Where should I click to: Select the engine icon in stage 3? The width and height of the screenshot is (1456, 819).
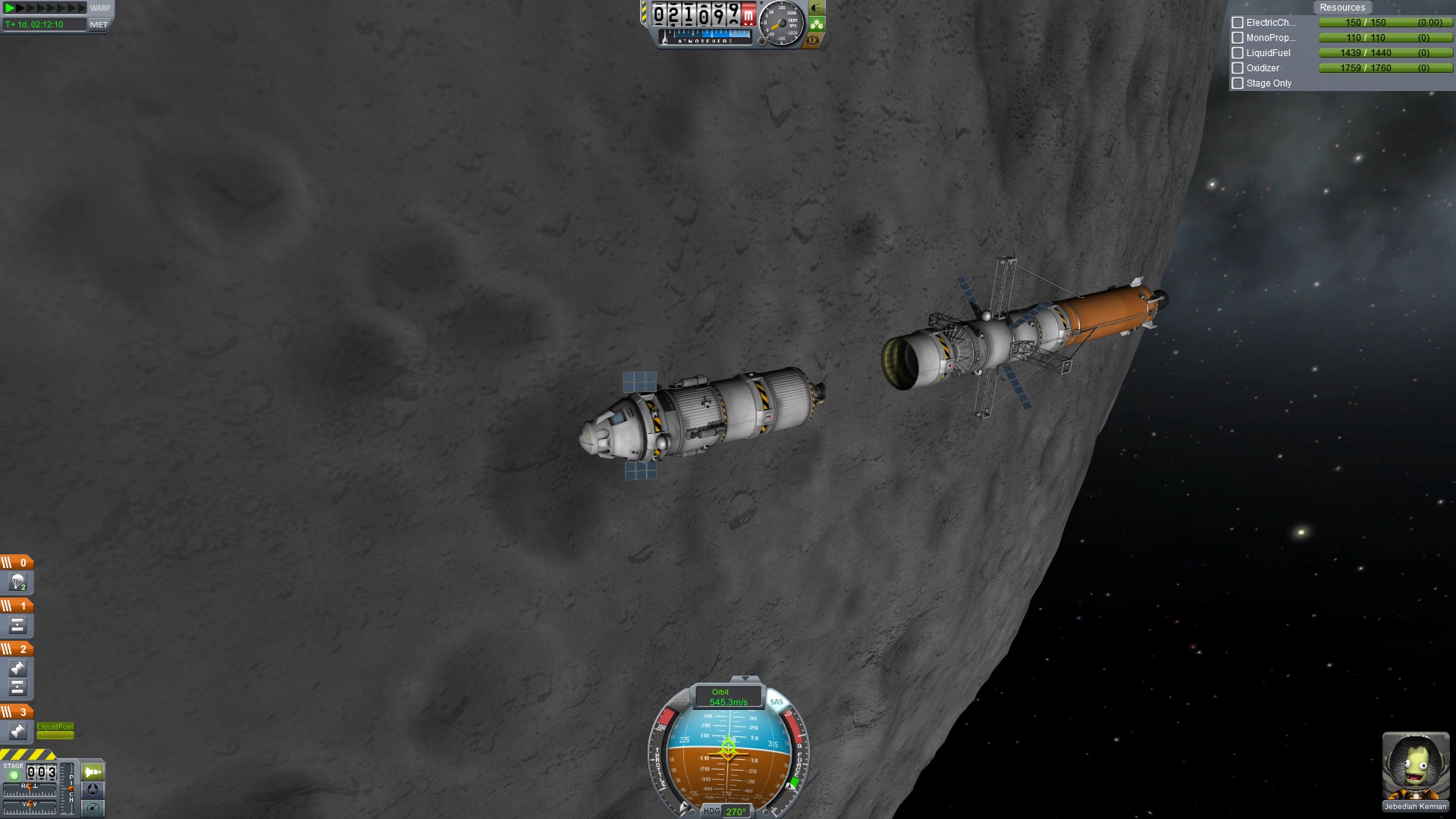[17, 731]
